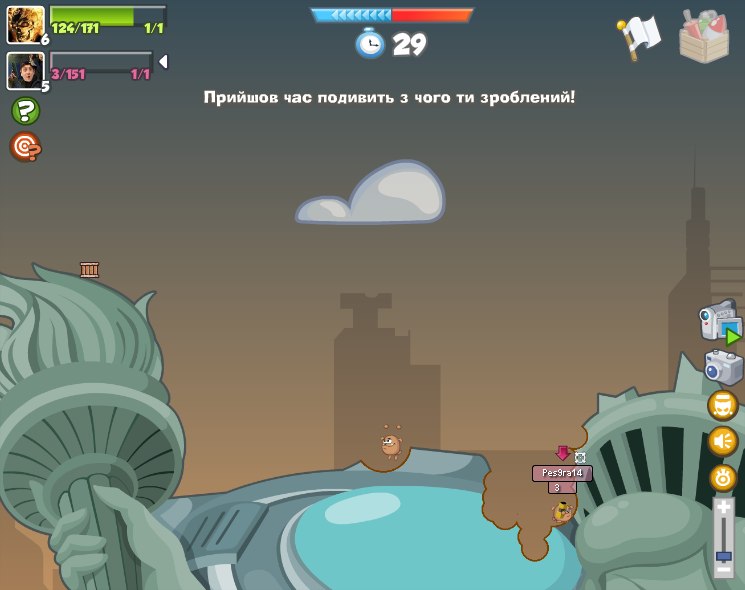Click the video camera replay button
The width and height of the screenshot is (745, 590).
coord(721,323)
